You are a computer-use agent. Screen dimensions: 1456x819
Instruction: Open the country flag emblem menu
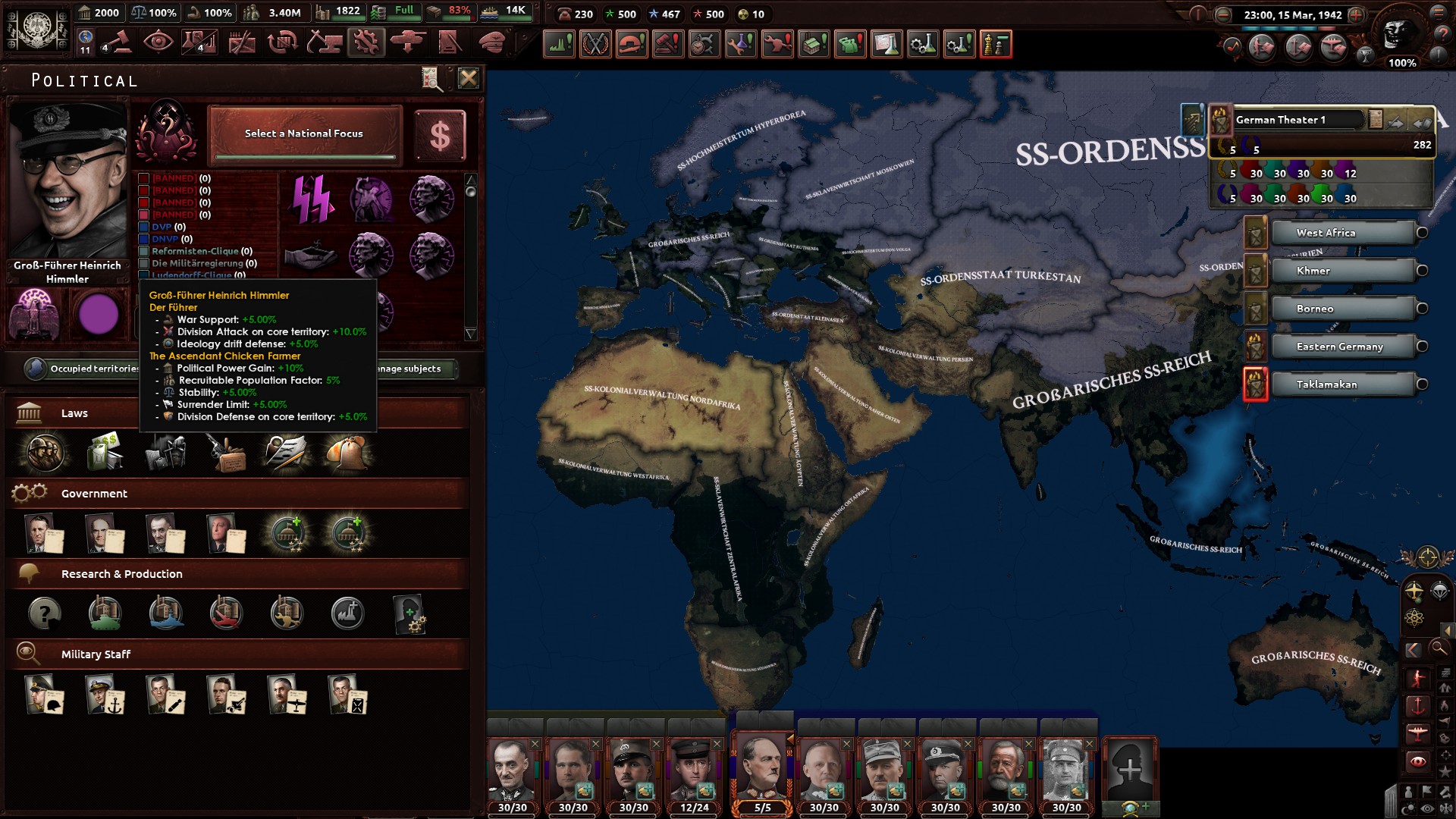[x=36, y=29]
